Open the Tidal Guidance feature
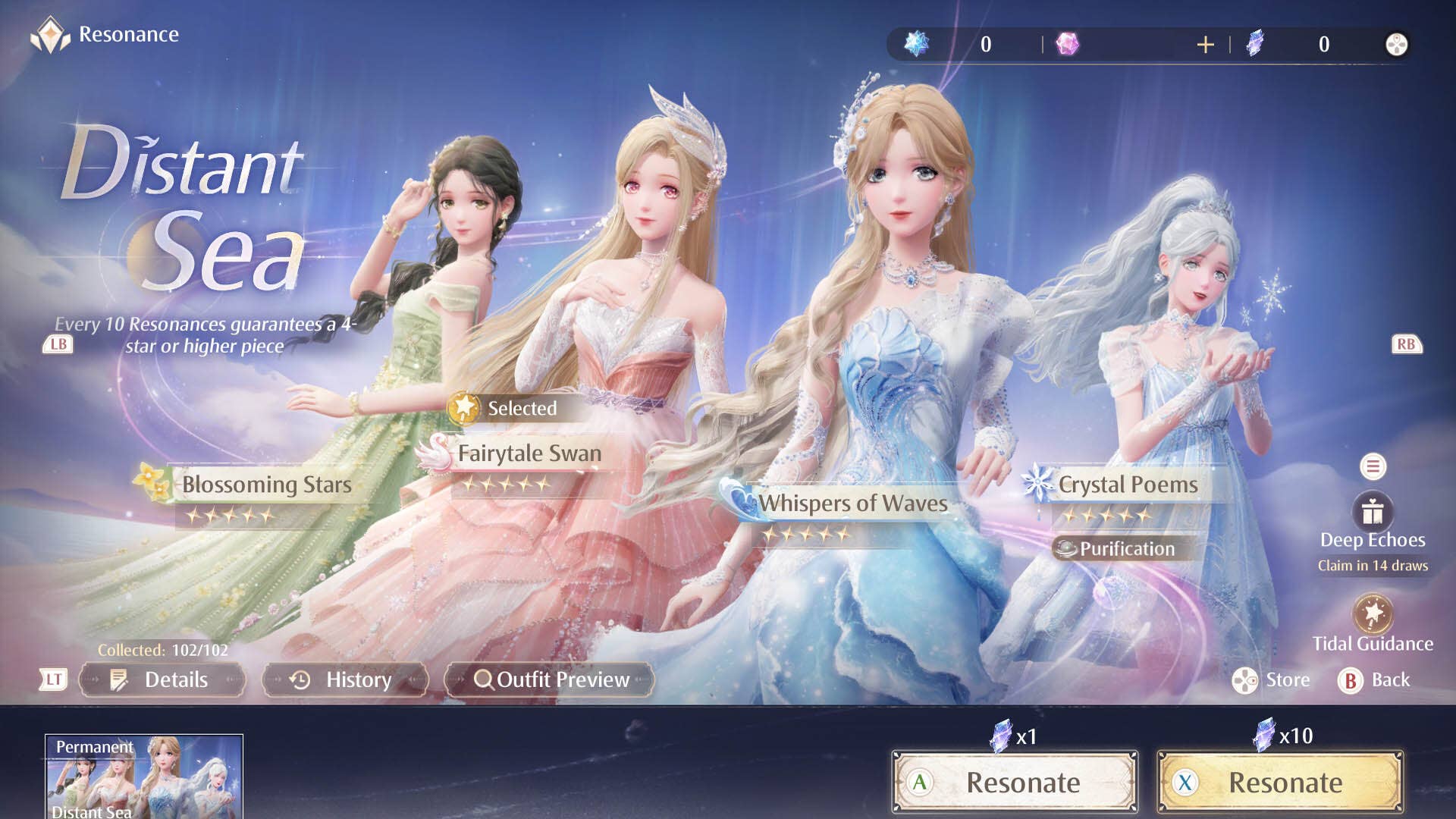This screenshot has height=819, width=1456. [1373, 614]
